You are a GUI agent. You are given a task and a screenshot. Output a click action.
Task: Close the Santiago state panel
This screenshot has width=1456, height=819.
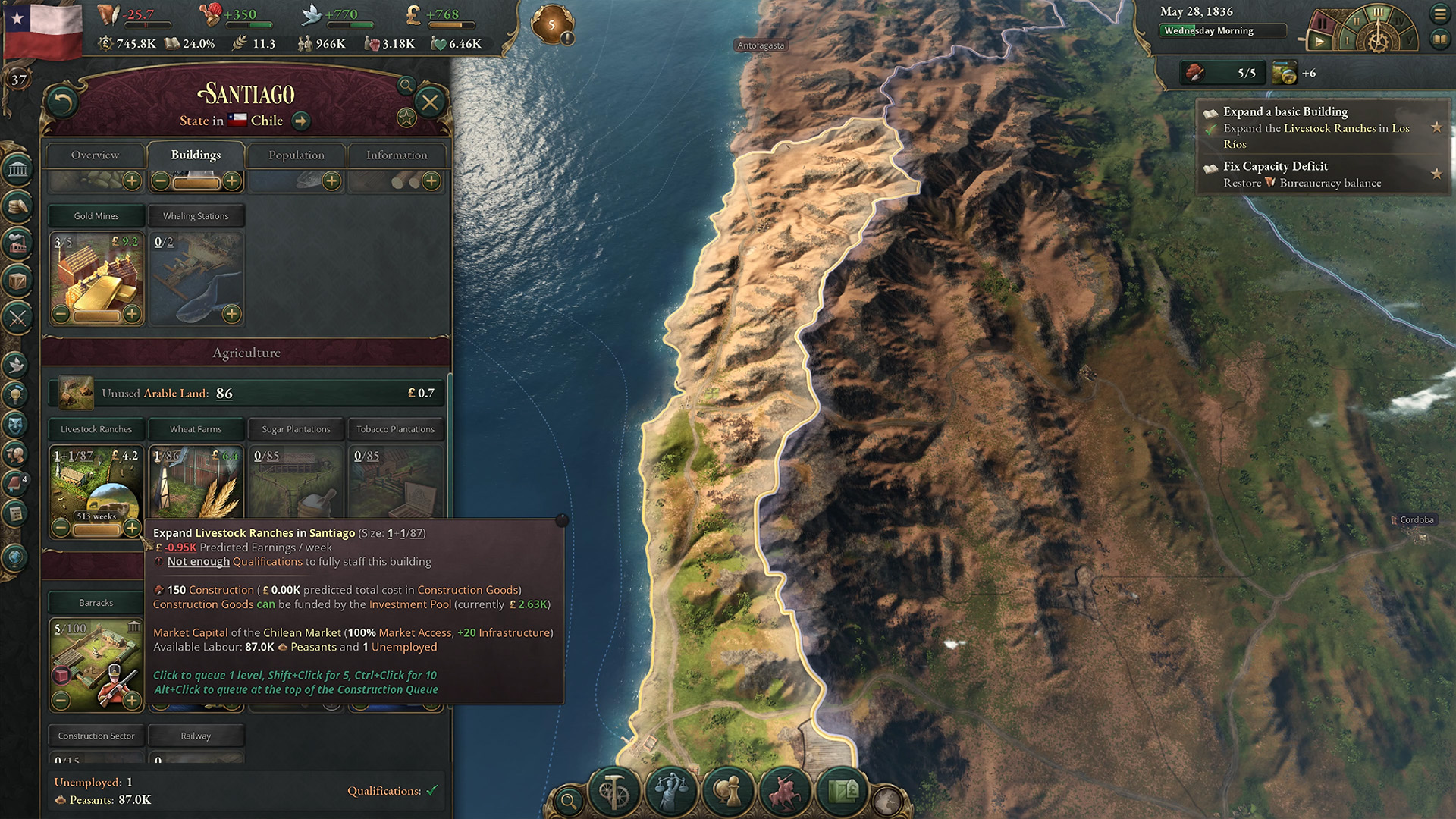click(x=430, y=102)
